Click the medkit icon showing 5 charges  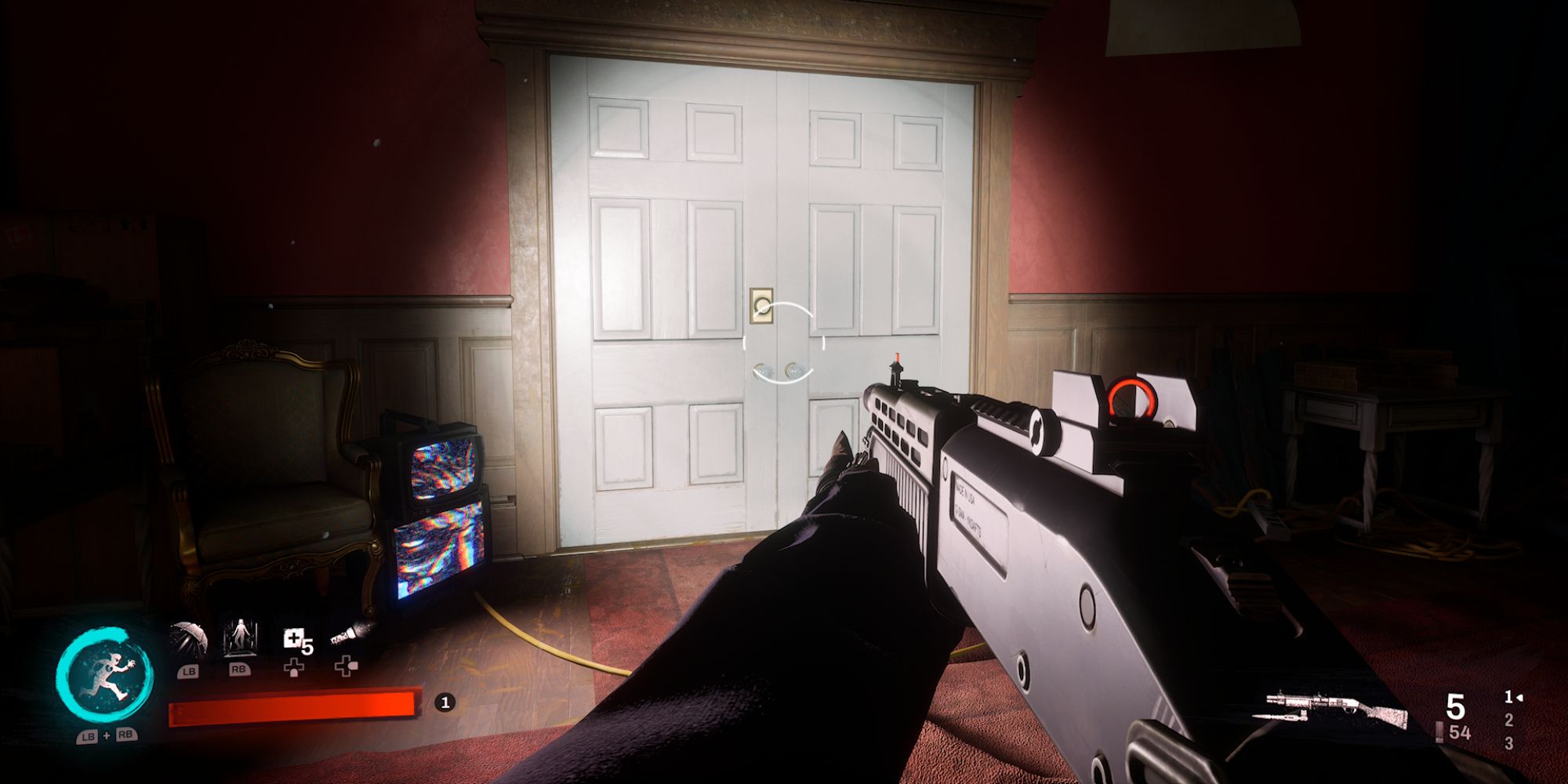click(295, 638)
